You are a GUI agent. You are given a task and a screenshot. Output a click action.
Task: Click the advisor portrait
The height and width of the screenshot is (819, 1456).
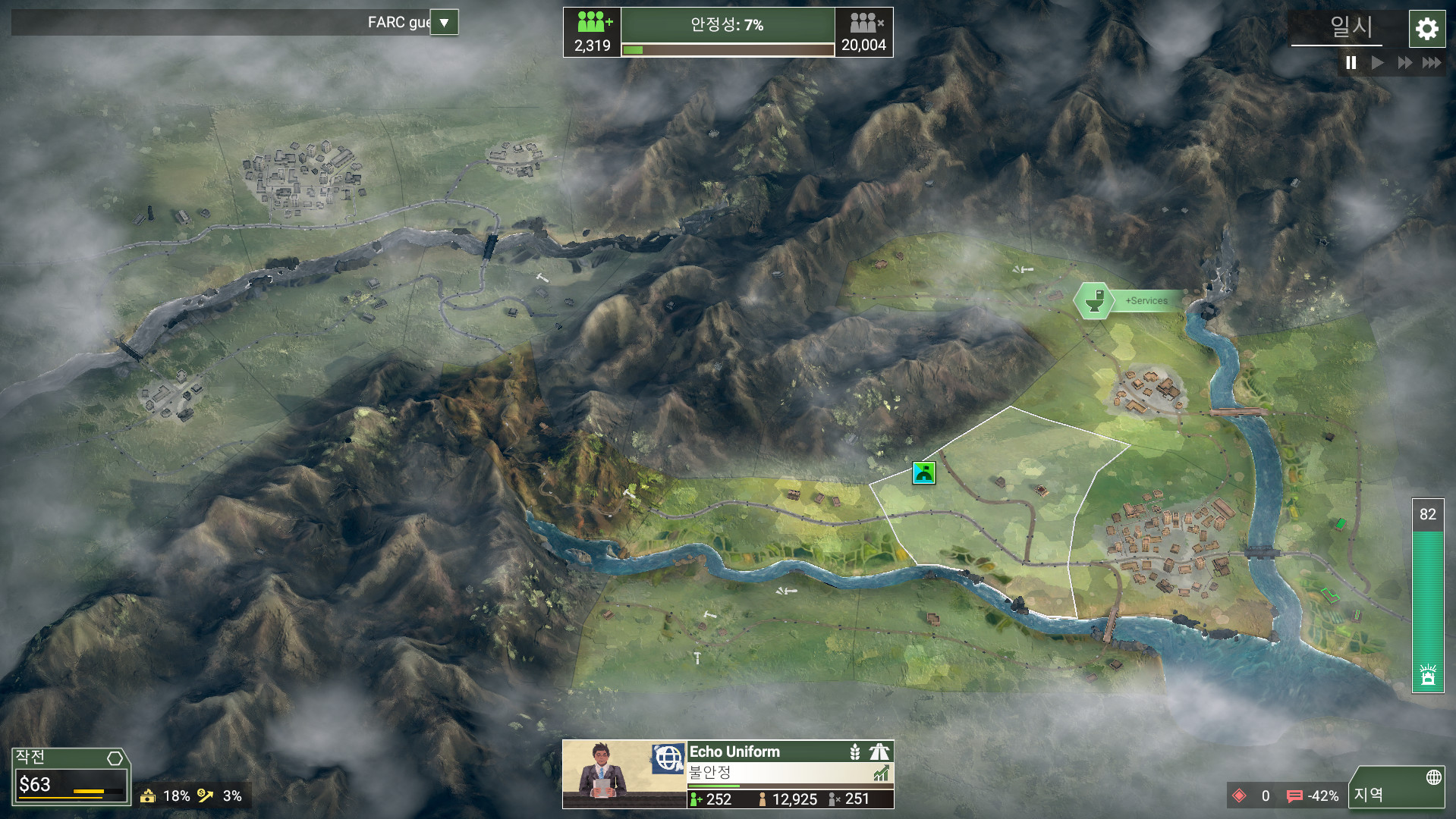605,772
